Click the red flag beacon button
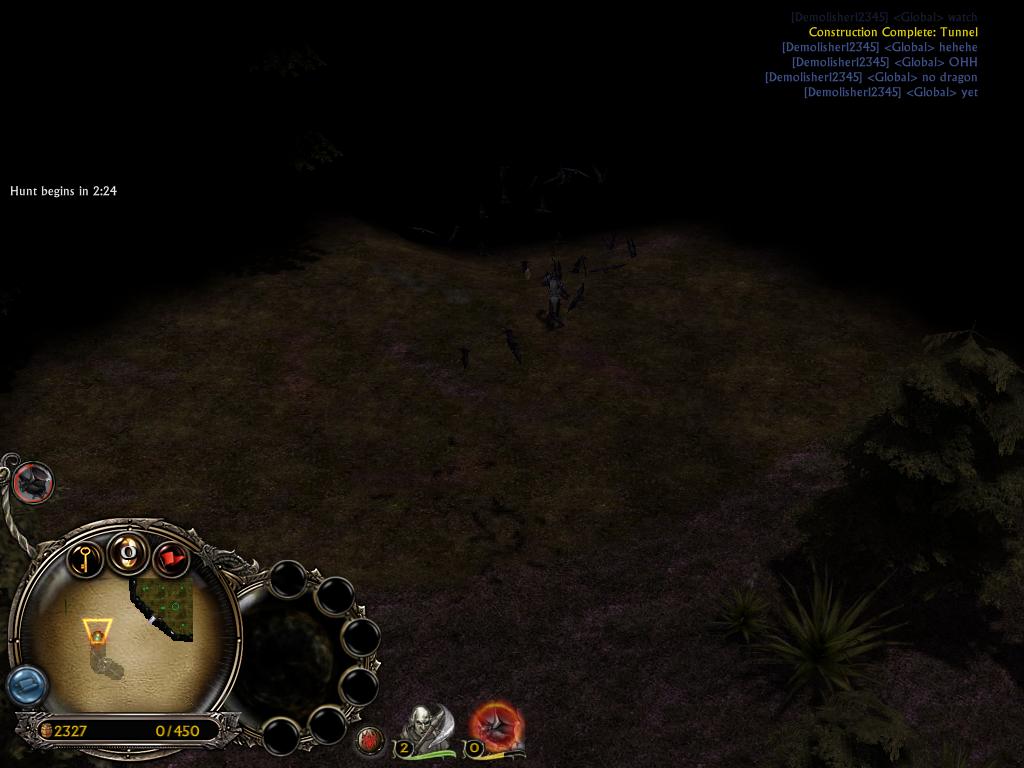This screenshot has width=1024, height=768. coord(171,558)
